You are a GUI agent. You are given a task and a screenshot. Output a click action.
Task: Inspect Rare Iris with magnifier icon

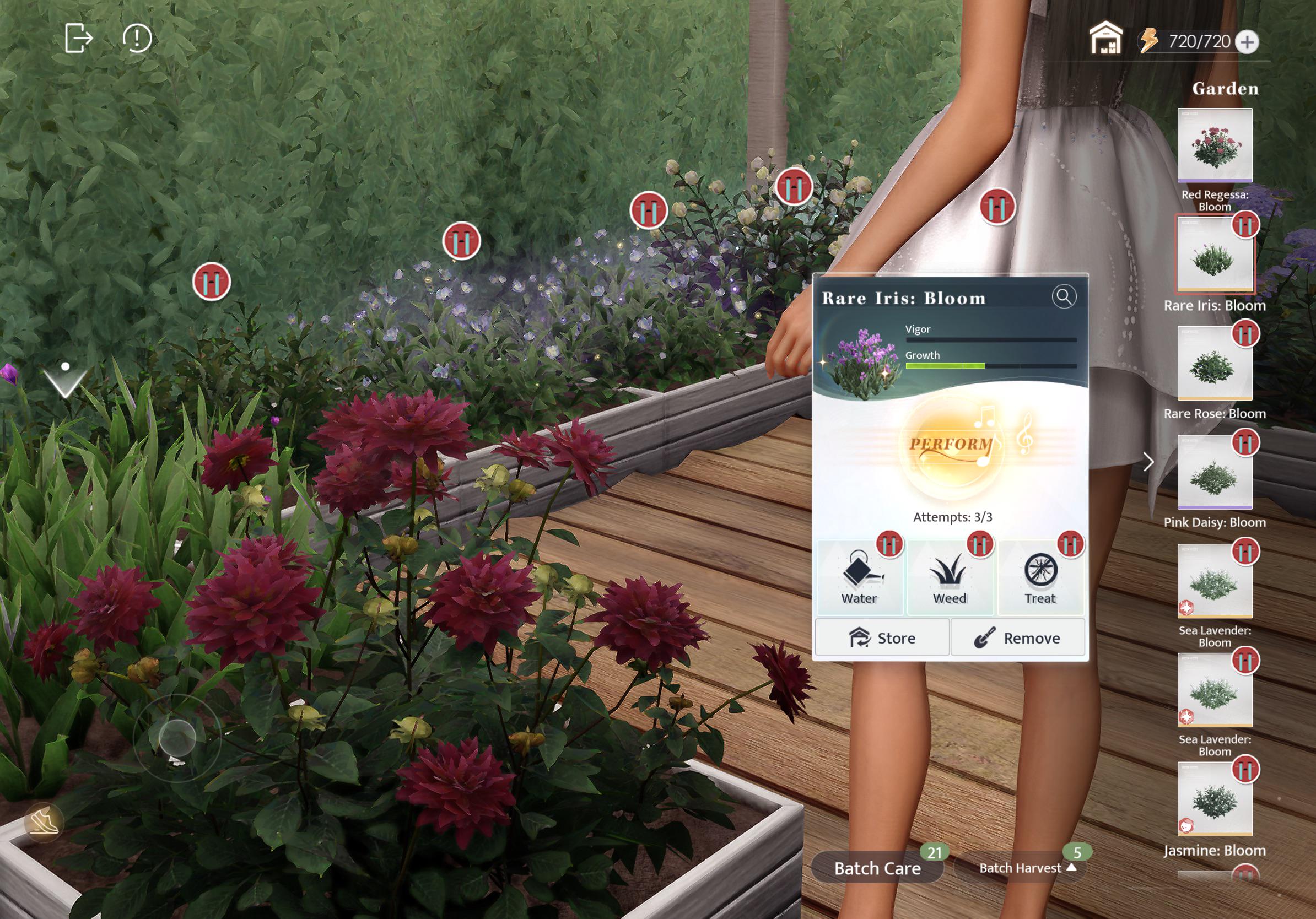tap(1064, 297)
